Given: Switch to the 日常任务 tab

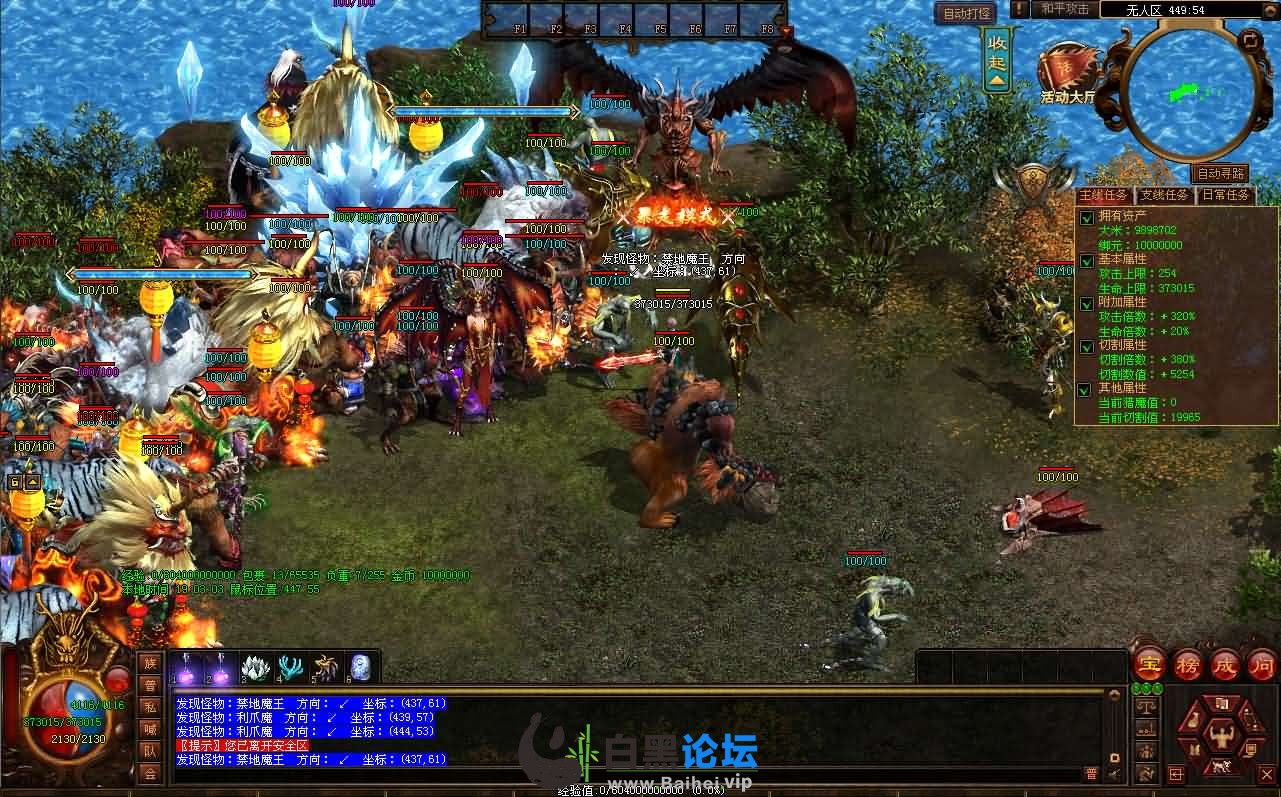Looking at the screenshot, I should [x=1225, y=195].
